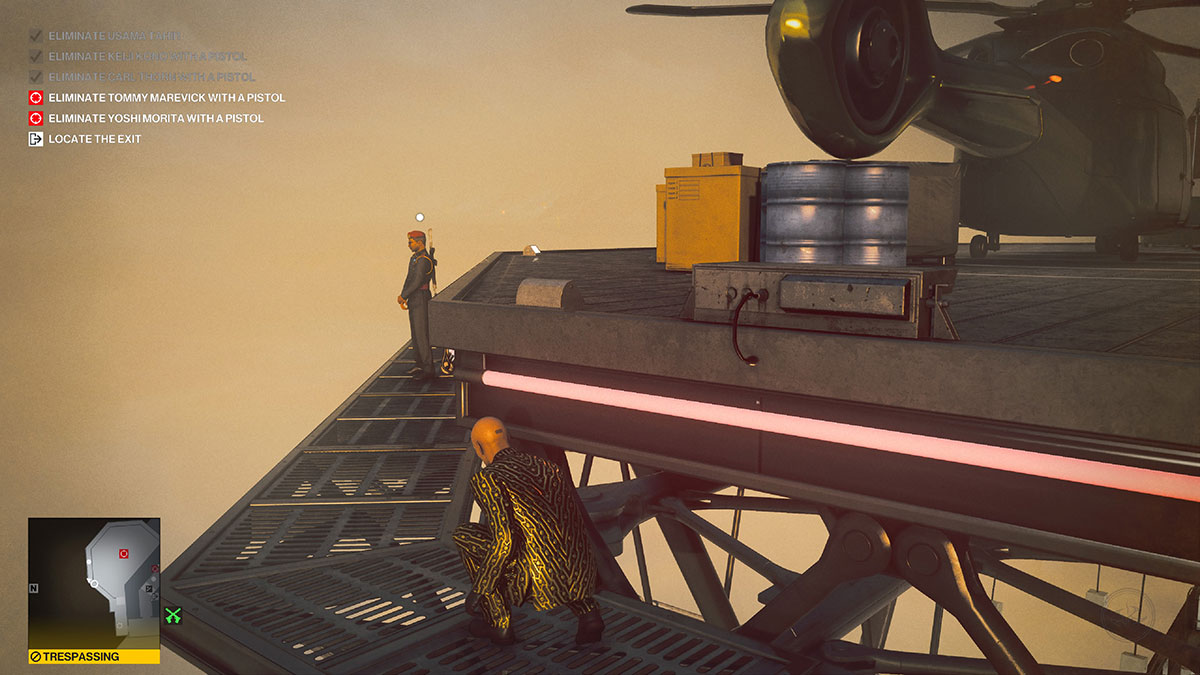
Task: Click the green crossed pistols icon
Action: [173, 616]
